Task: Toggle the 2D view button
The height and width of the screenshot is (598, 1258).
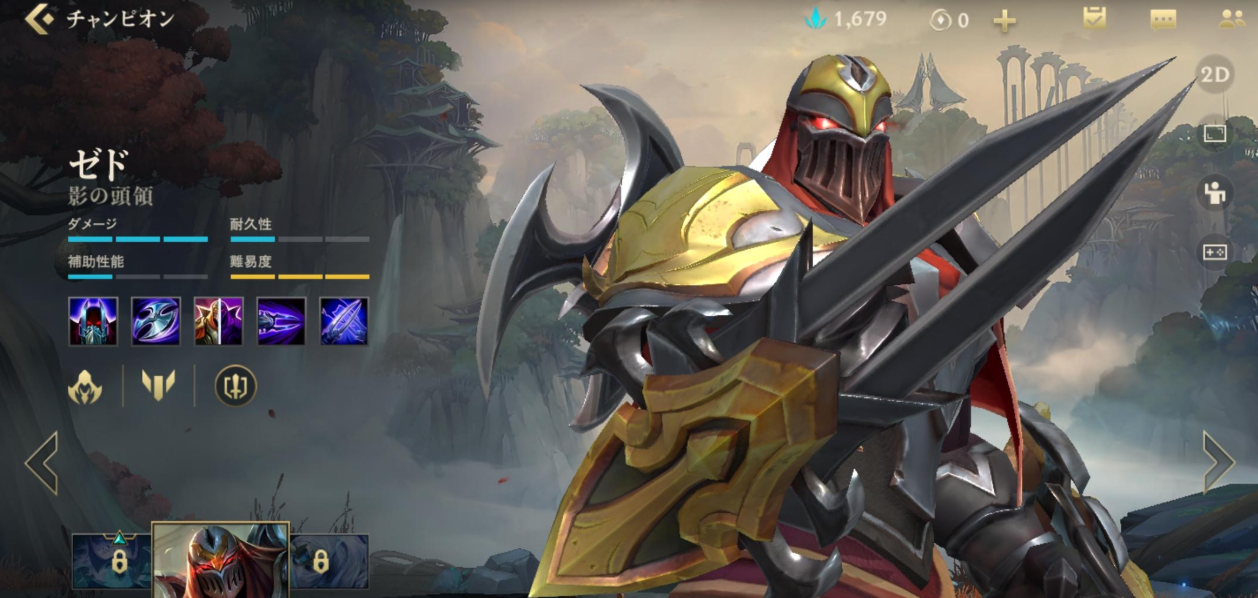Action: pos(1214,75)
